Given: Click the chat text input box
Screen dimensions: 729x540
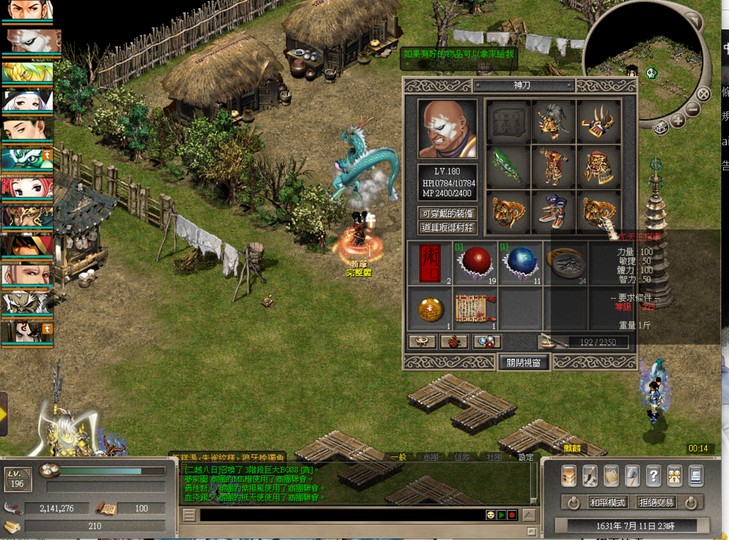Looking at the screenshot, I should pyautogui.click(x=340, y=515).
